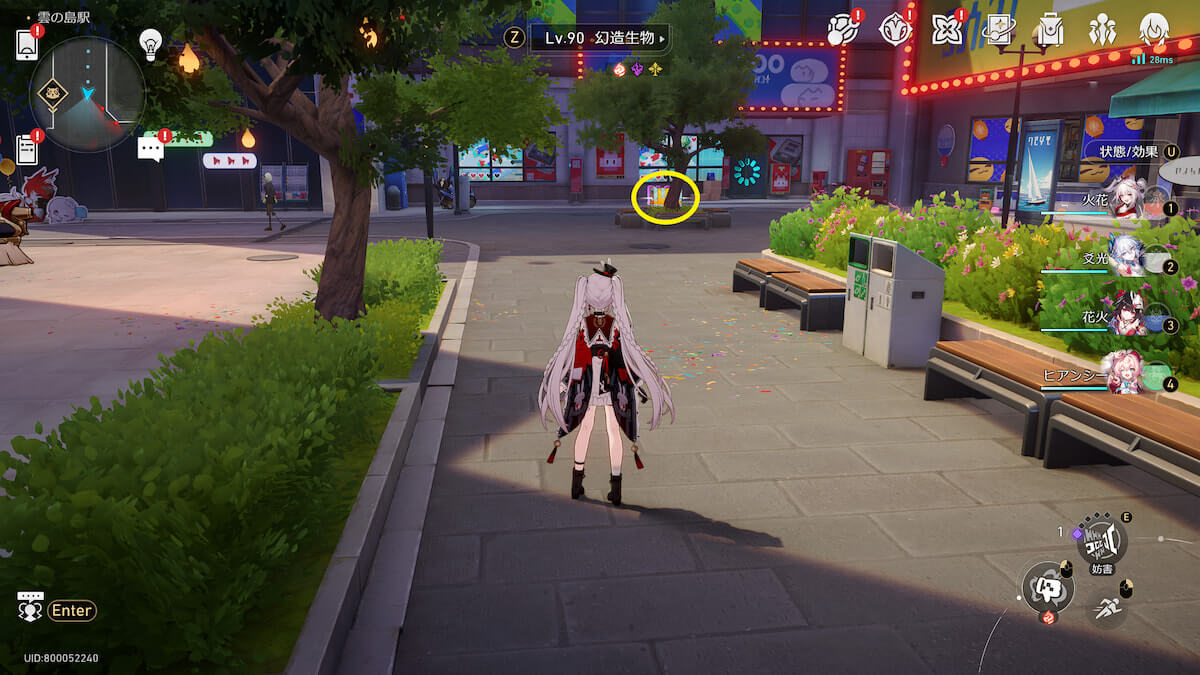Viewport: 1200px width, 675px height.
Task: Open the phone menu icon
Action: (27, 45)
